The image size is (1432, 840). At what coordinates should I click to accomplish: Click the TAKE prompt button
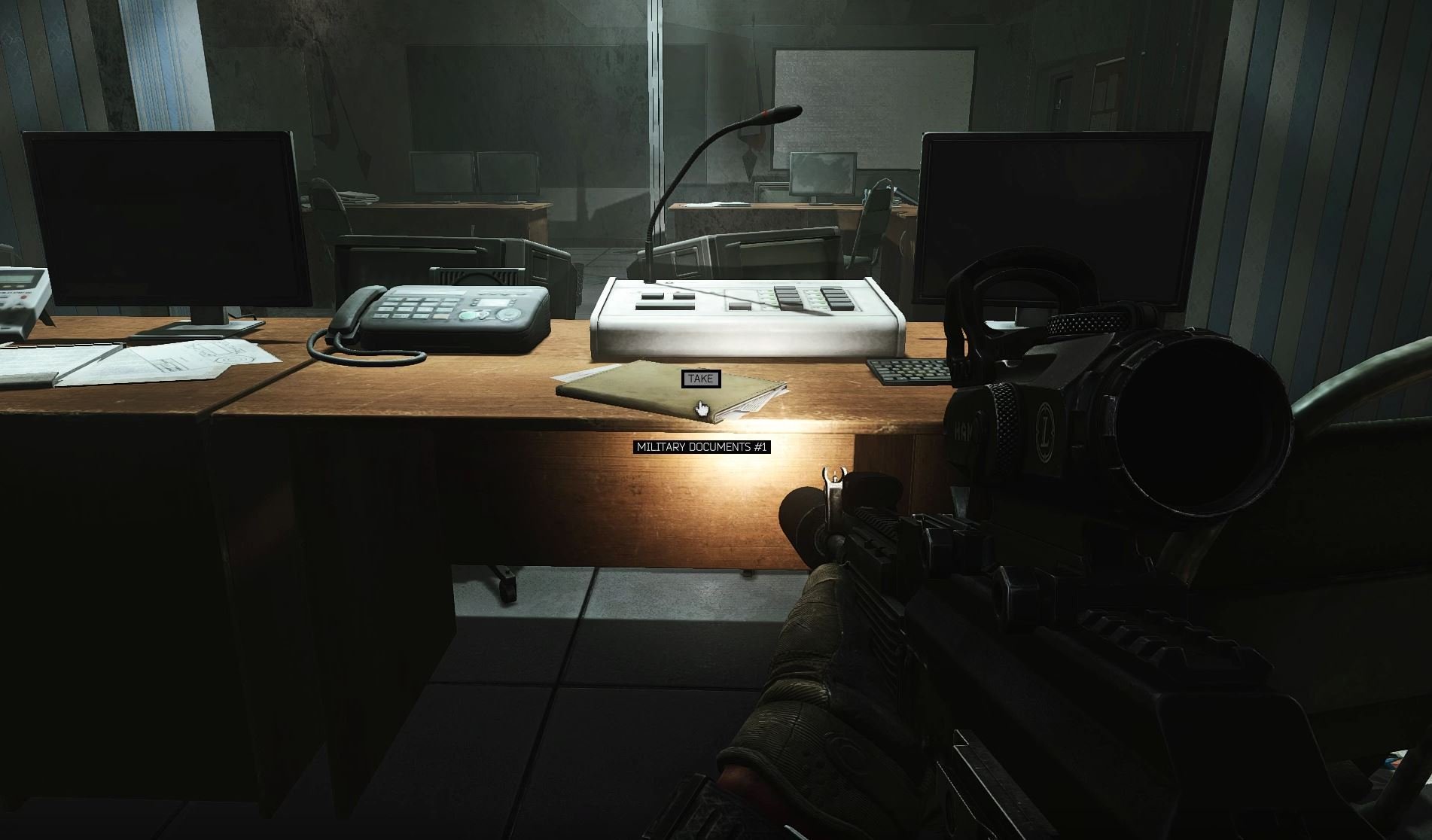click(699, 379)
